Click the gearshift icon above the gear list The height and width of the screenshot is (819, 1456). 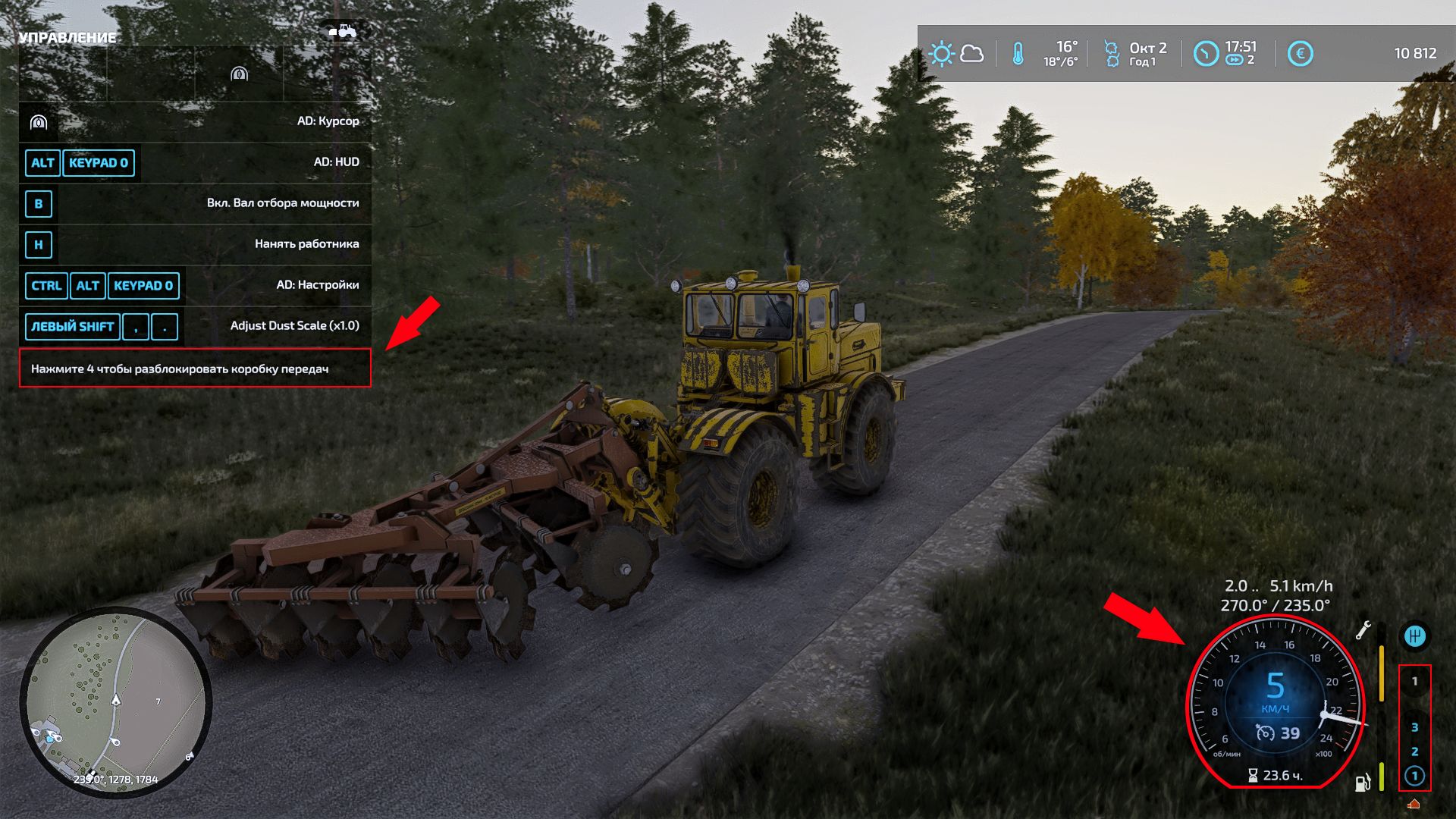pos(1414,636)
